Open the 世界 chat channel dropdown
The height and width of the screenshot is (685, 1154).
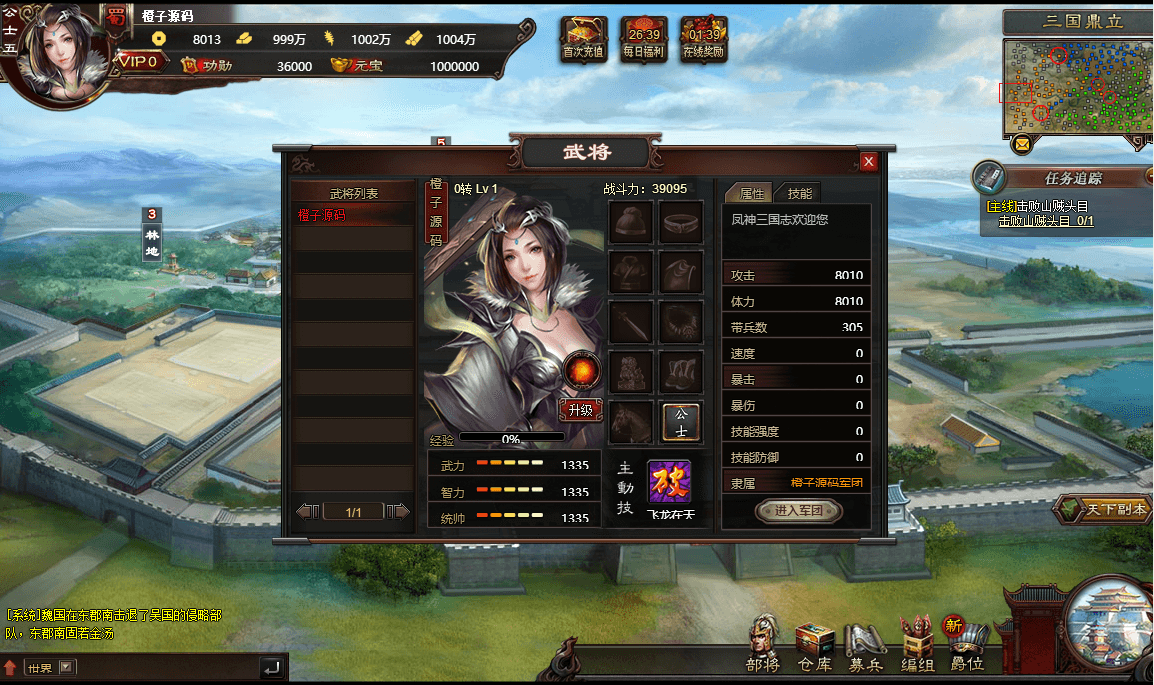tap(67, 667)
